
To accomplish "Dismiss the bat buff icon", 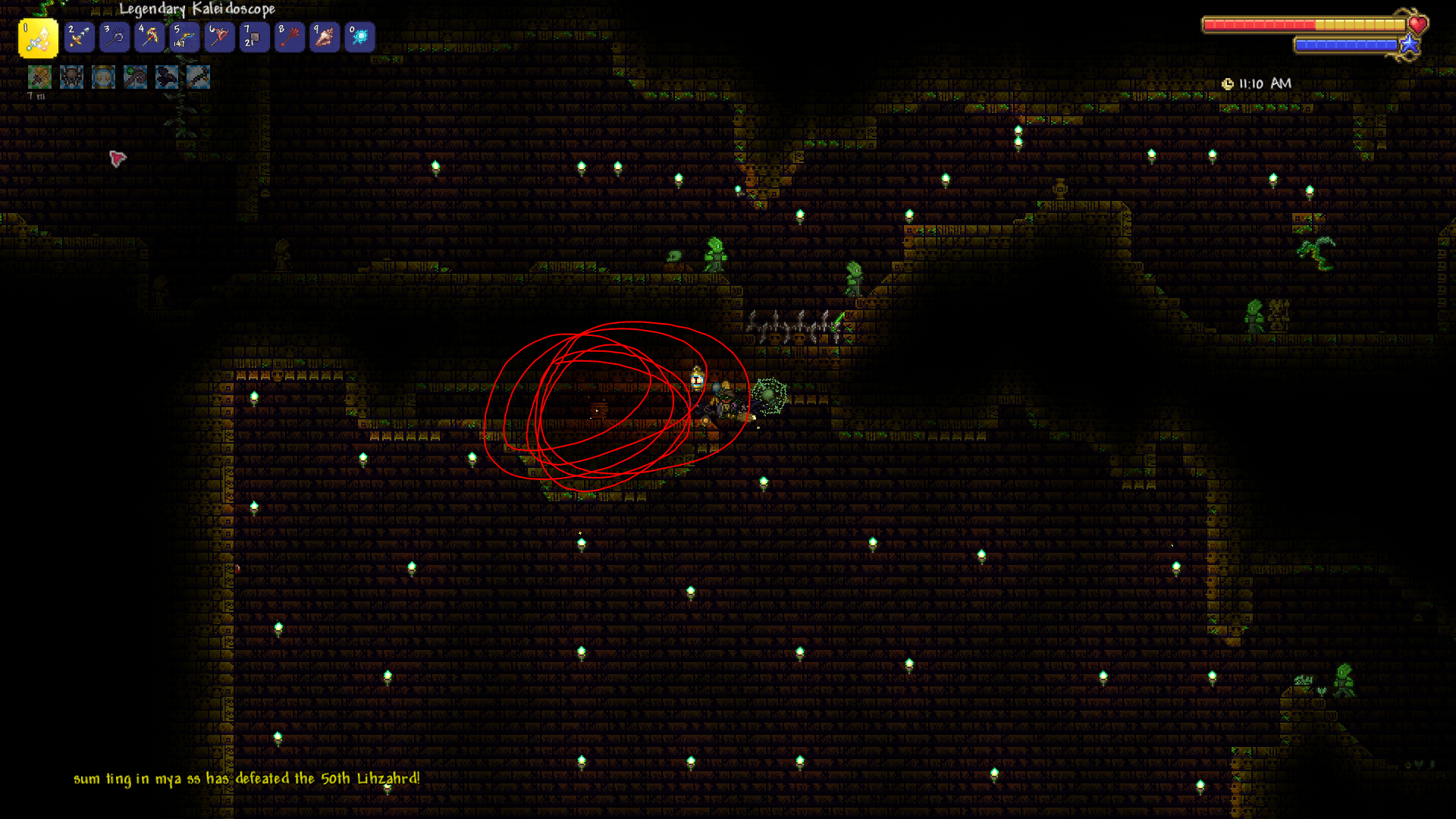I will point(166,77).
